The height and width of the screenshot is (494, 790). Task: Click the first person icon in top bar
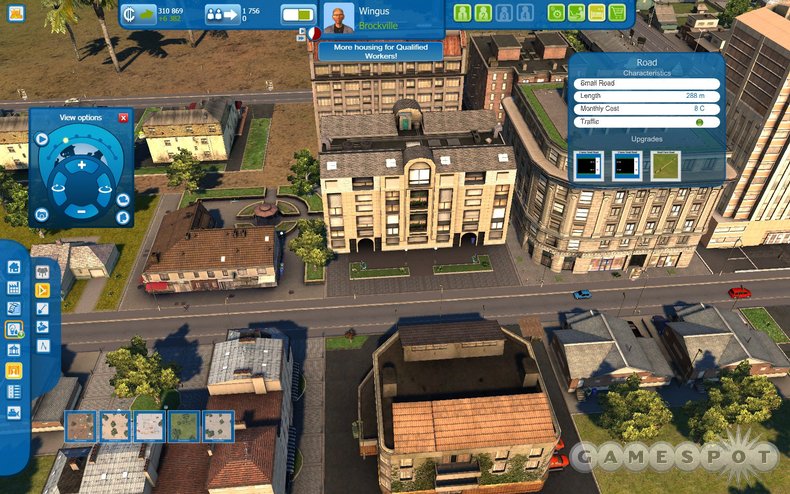point(463,13)
